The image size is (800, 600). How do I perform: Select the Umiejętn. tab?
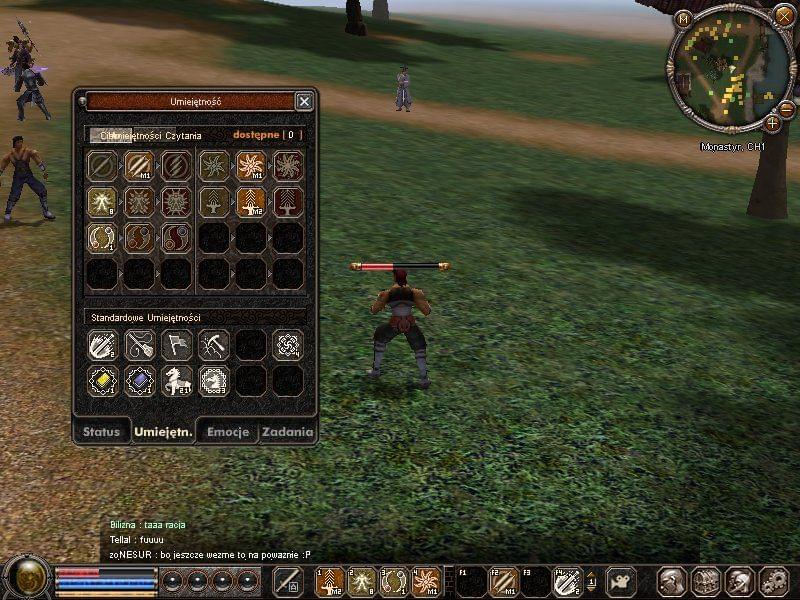163,432
